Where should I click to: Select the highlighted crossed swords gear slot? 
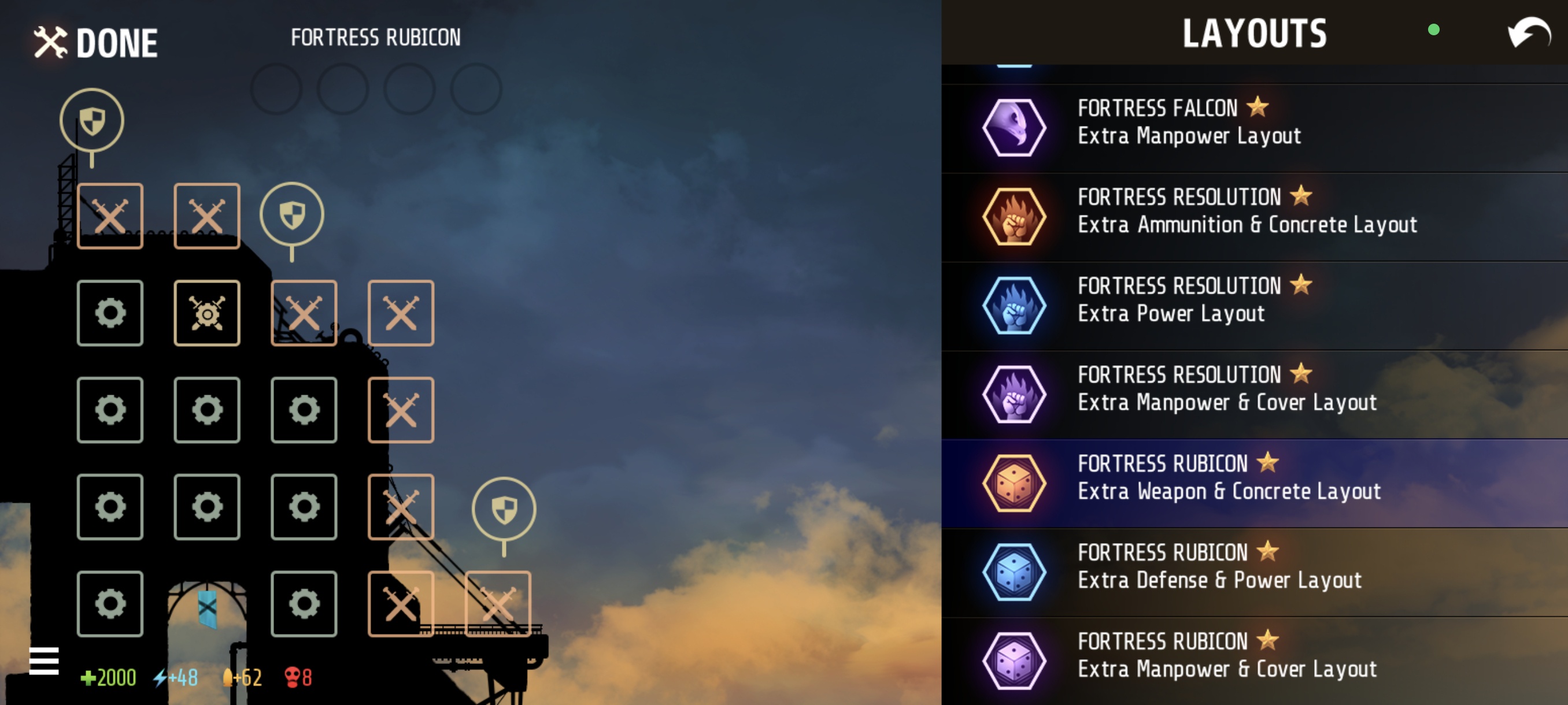[206, 312]
